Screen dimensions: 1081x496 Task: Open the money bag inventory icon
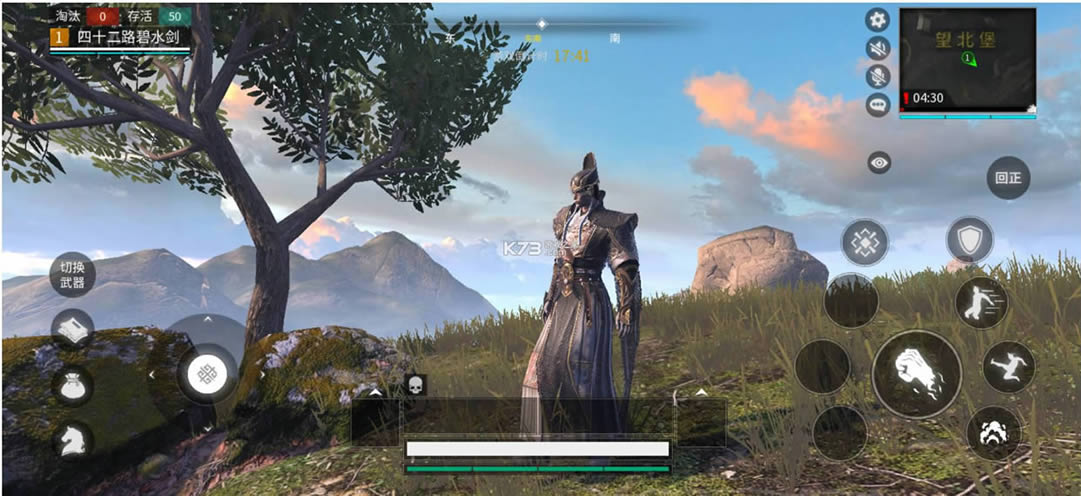(x=72, y=386)
